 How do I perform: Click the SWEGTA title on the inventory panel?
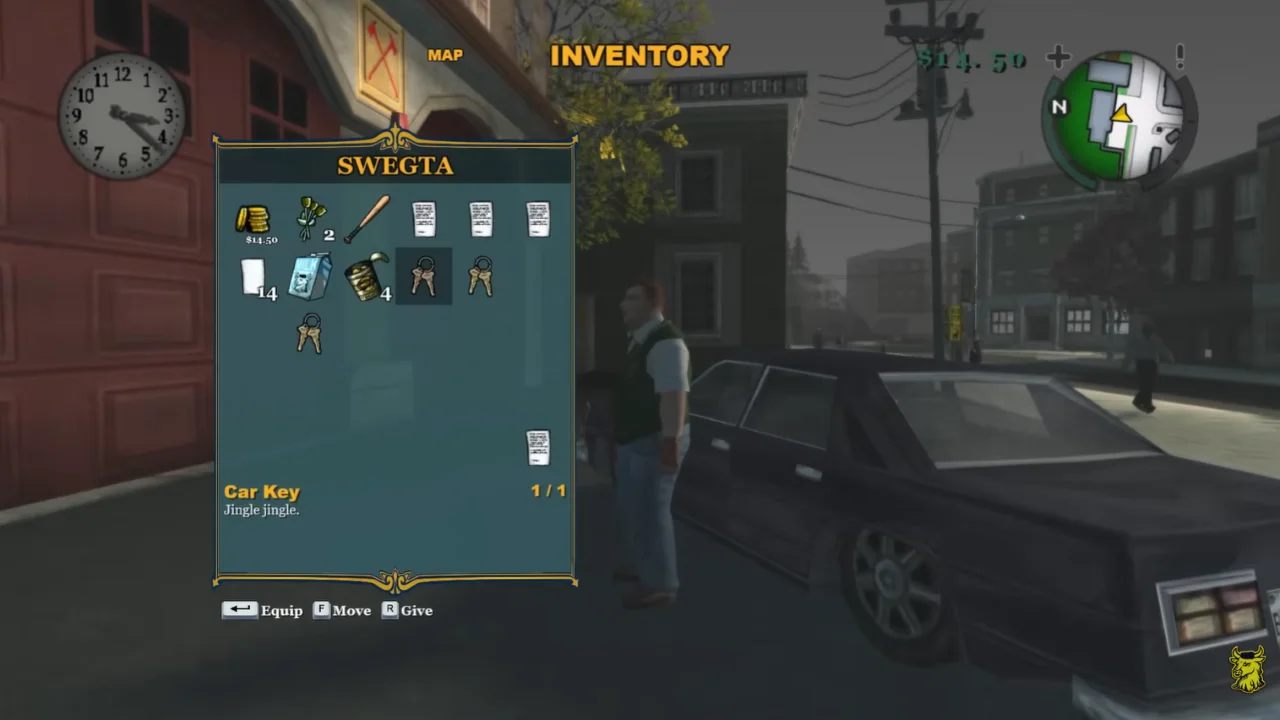395,166
